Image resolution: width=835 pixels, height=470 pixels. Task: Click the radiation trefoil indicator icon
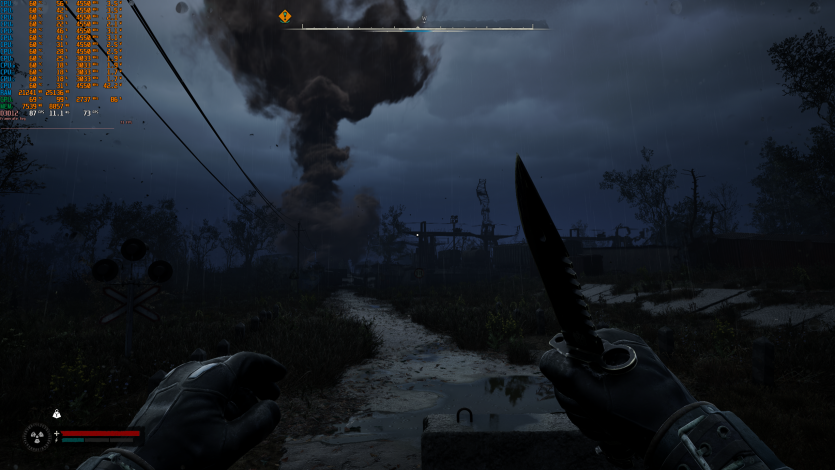click(x=37, y=436)
